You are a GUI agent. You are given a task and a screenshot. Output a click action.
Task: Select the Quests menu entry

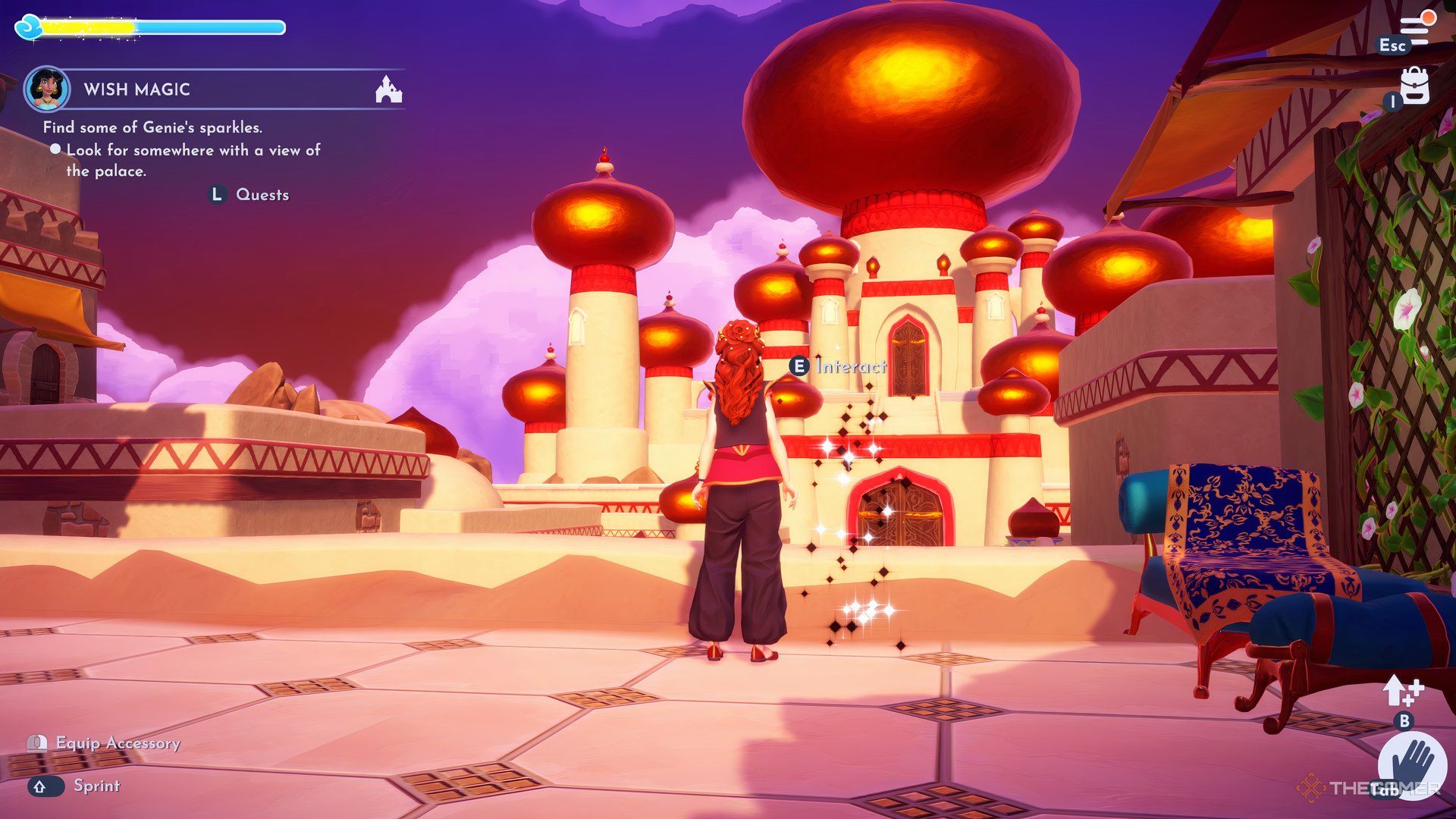click(x=262, y=194)
